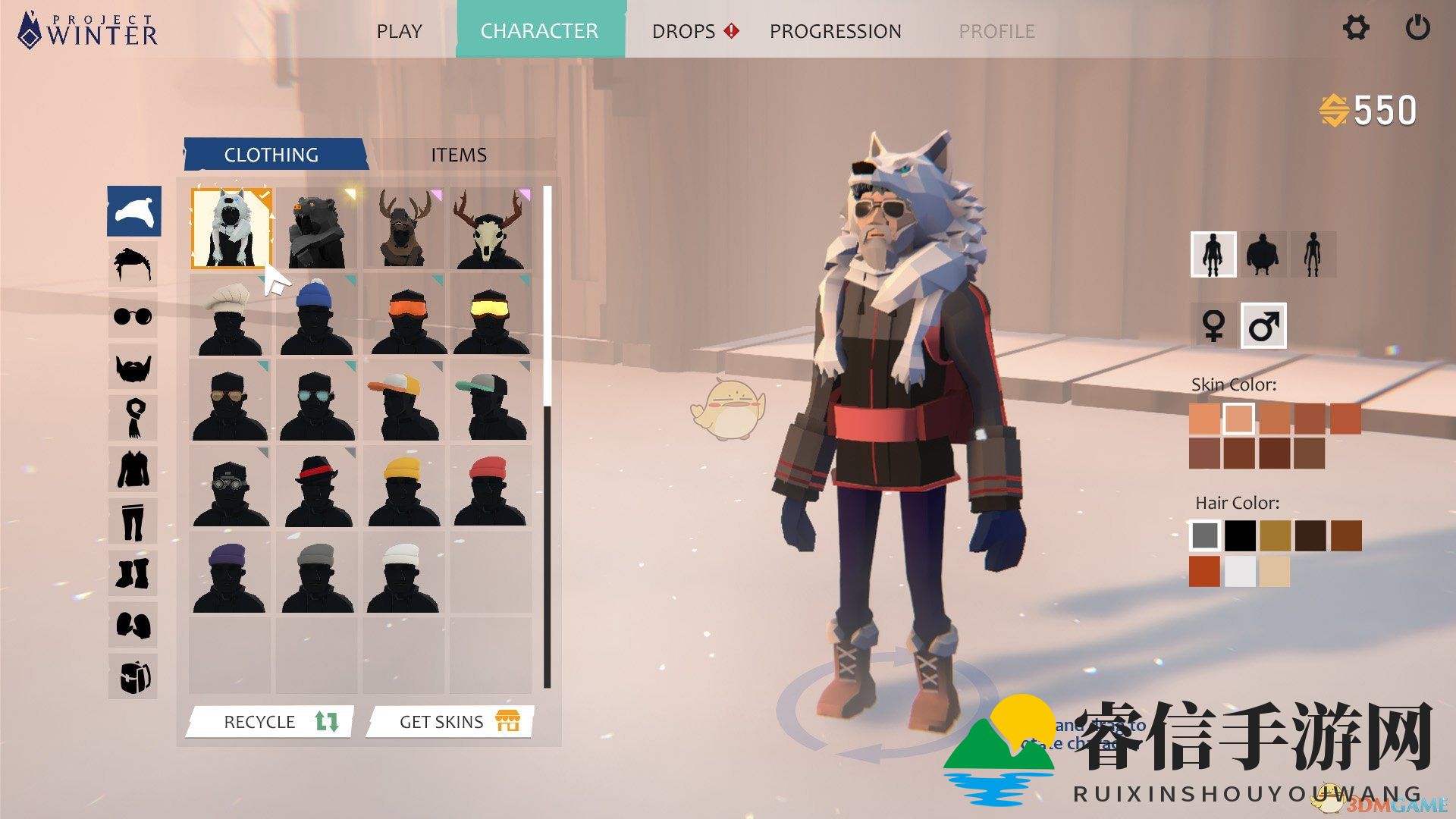The image size is (1456, 819).
Task: Select the female gender symbol
Action: (1213, 326)
